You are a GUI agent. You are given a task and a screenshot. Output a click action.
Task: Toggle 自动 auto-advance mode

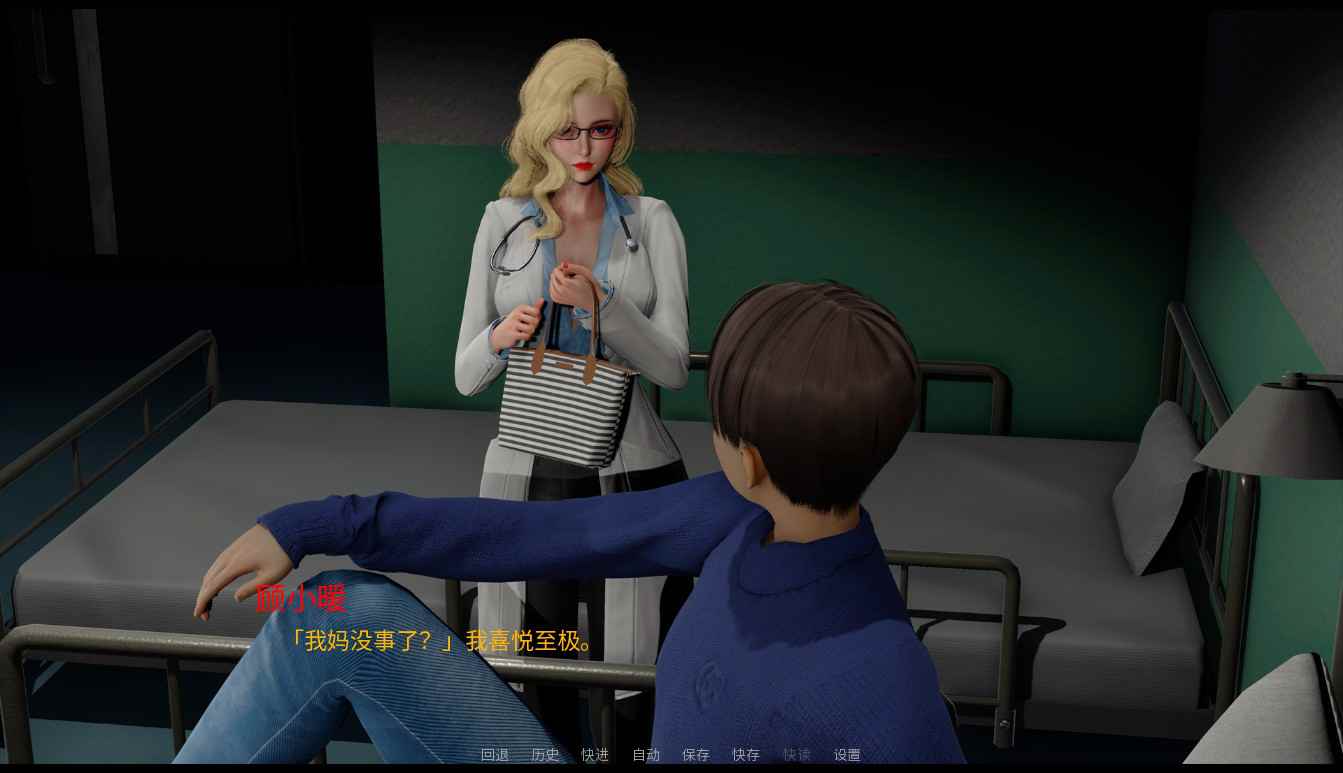pyautogui.click(x=646, y=755)
